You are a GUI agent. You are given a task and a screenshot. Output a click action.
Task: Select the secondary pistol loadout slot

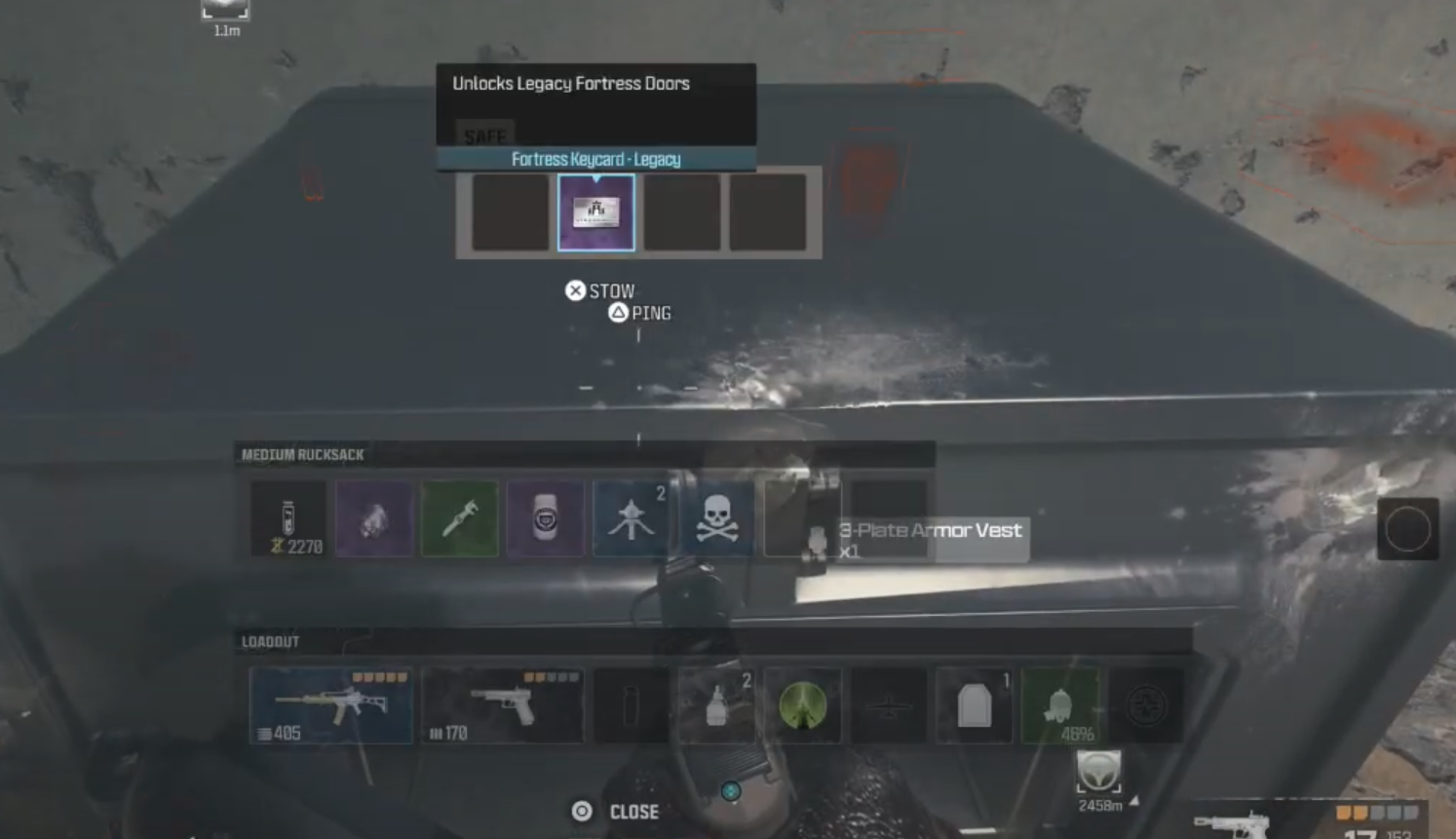(503, 706)
